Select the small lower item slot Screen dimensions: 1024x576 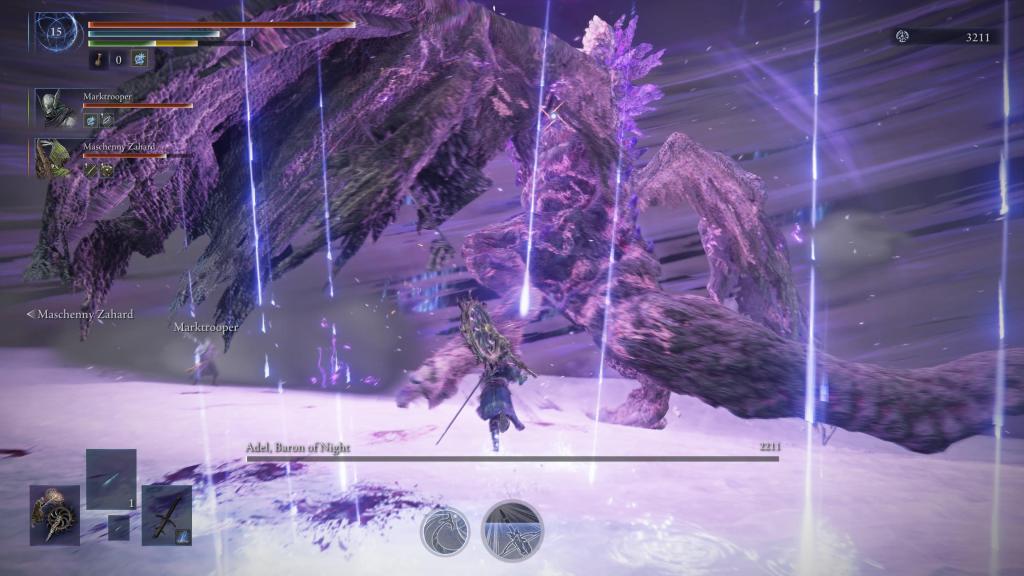click(x=119, y=527)
